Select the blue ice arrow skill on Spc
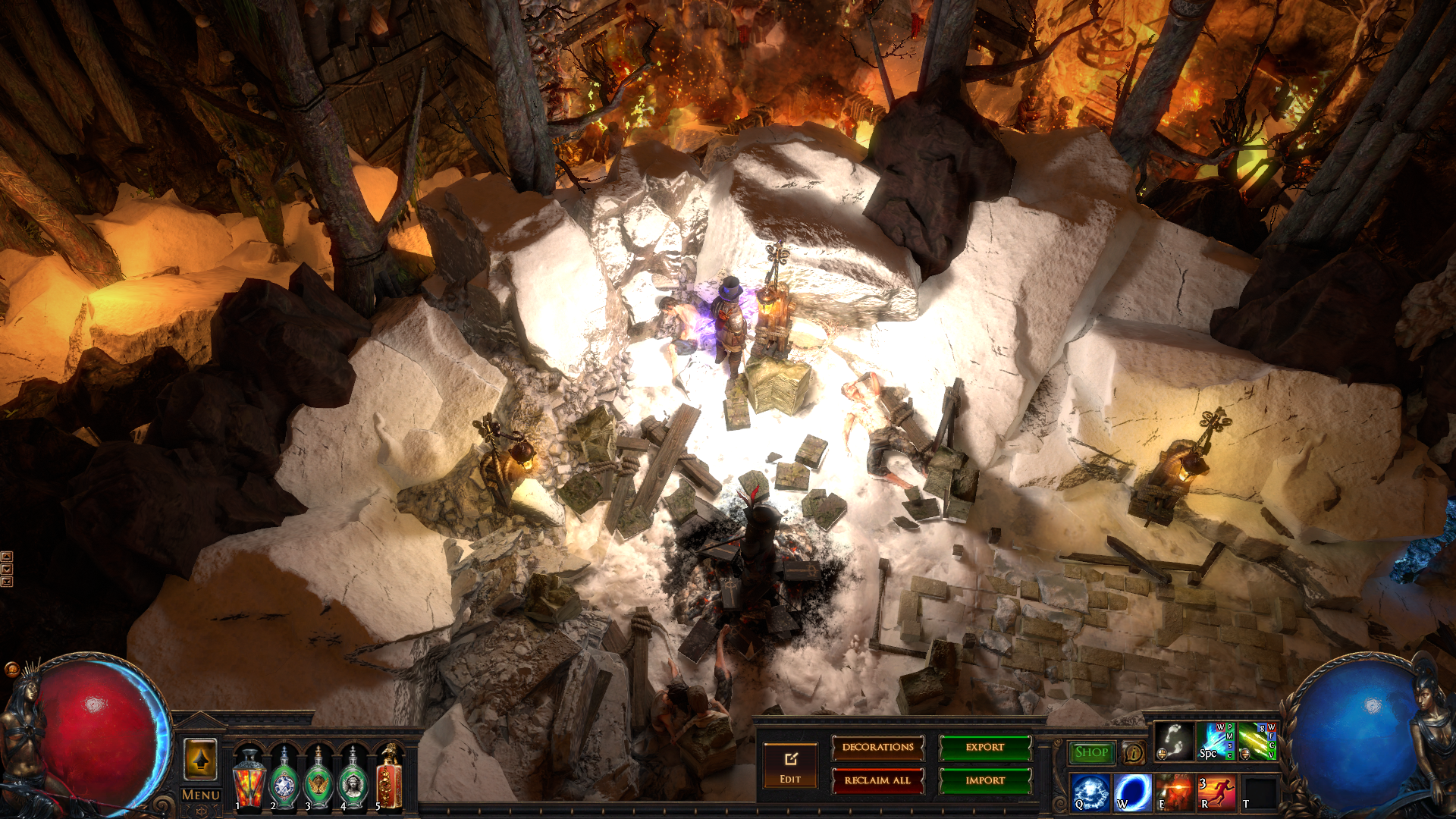 [1216, 741]
